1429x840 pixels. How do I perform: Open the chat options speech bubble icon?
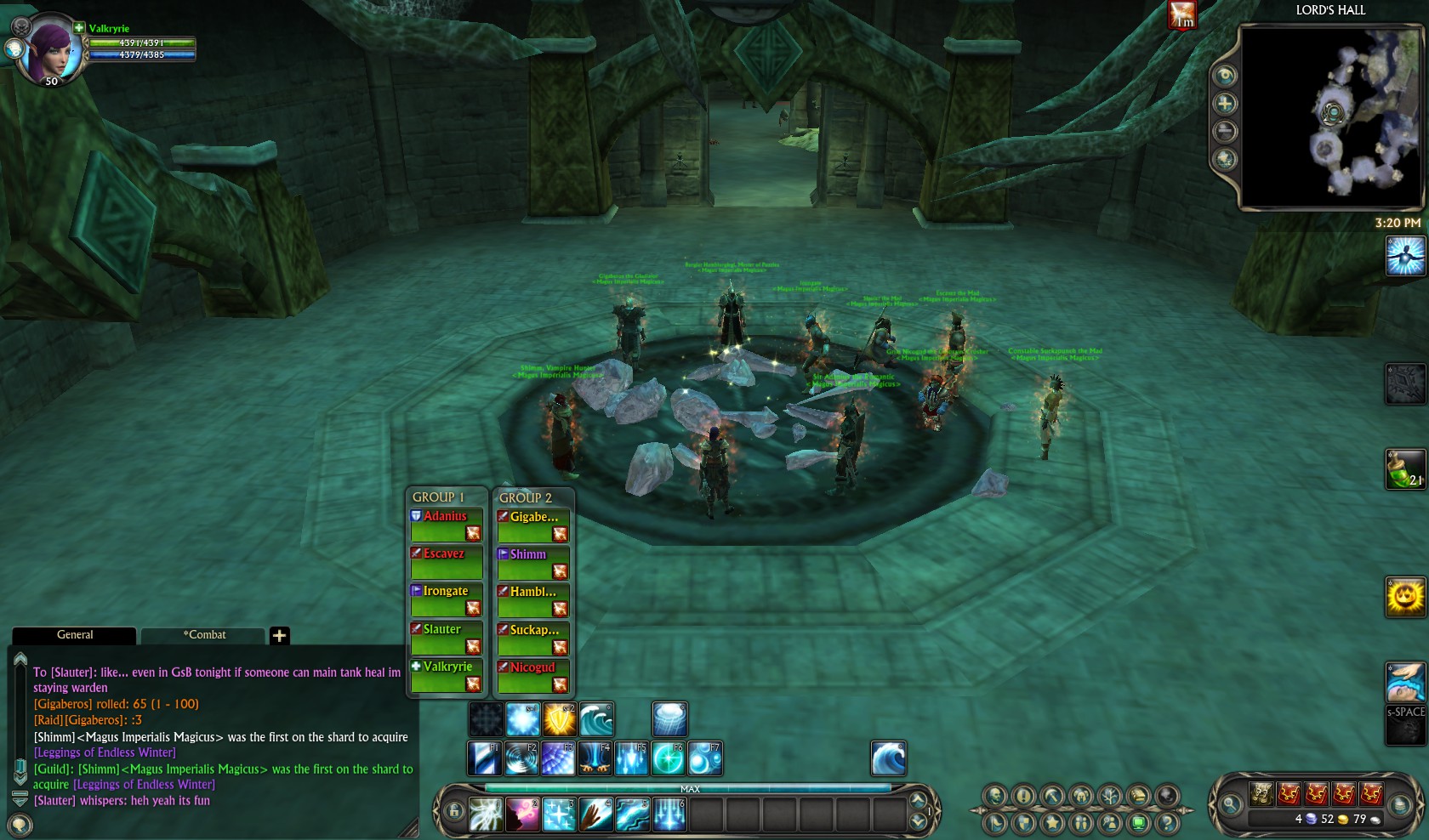(x=20, y=824)
